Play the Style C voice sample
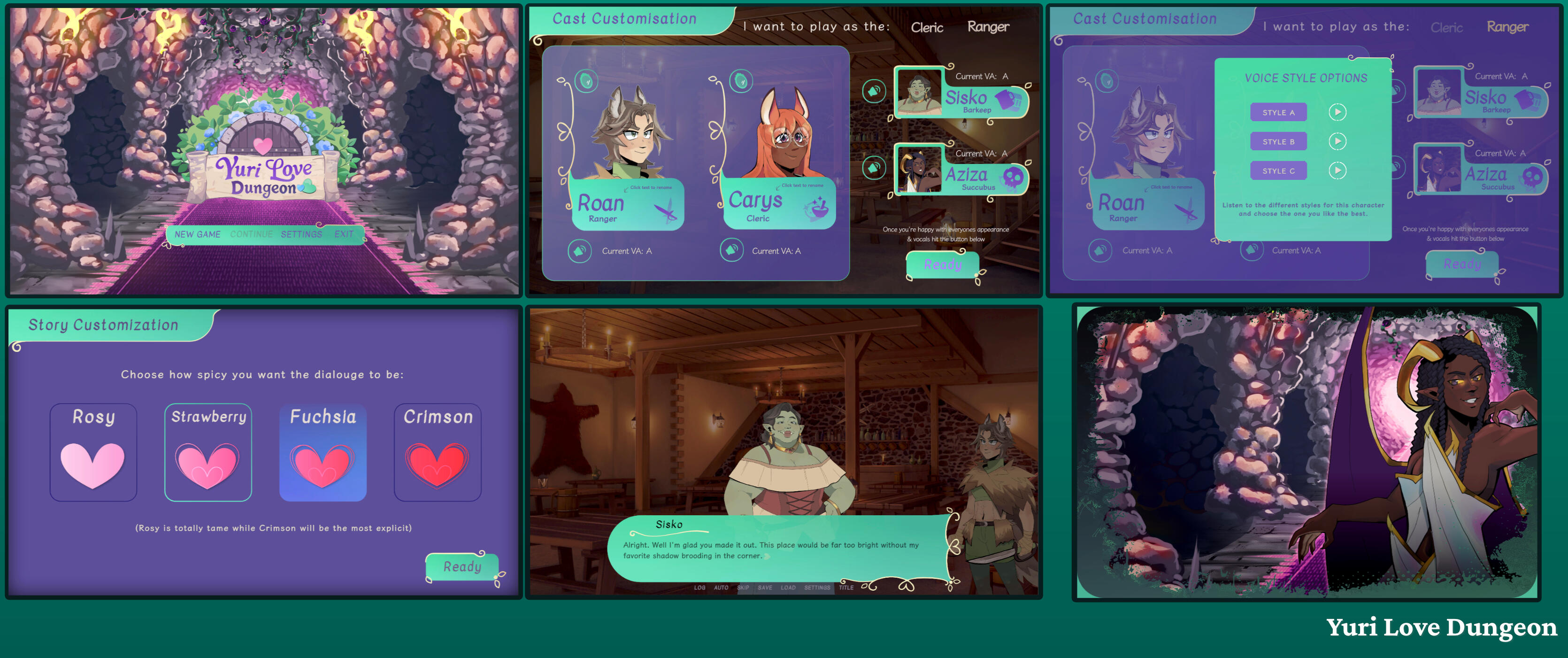Screen dimensions: 1568x658 (1337, 170)
